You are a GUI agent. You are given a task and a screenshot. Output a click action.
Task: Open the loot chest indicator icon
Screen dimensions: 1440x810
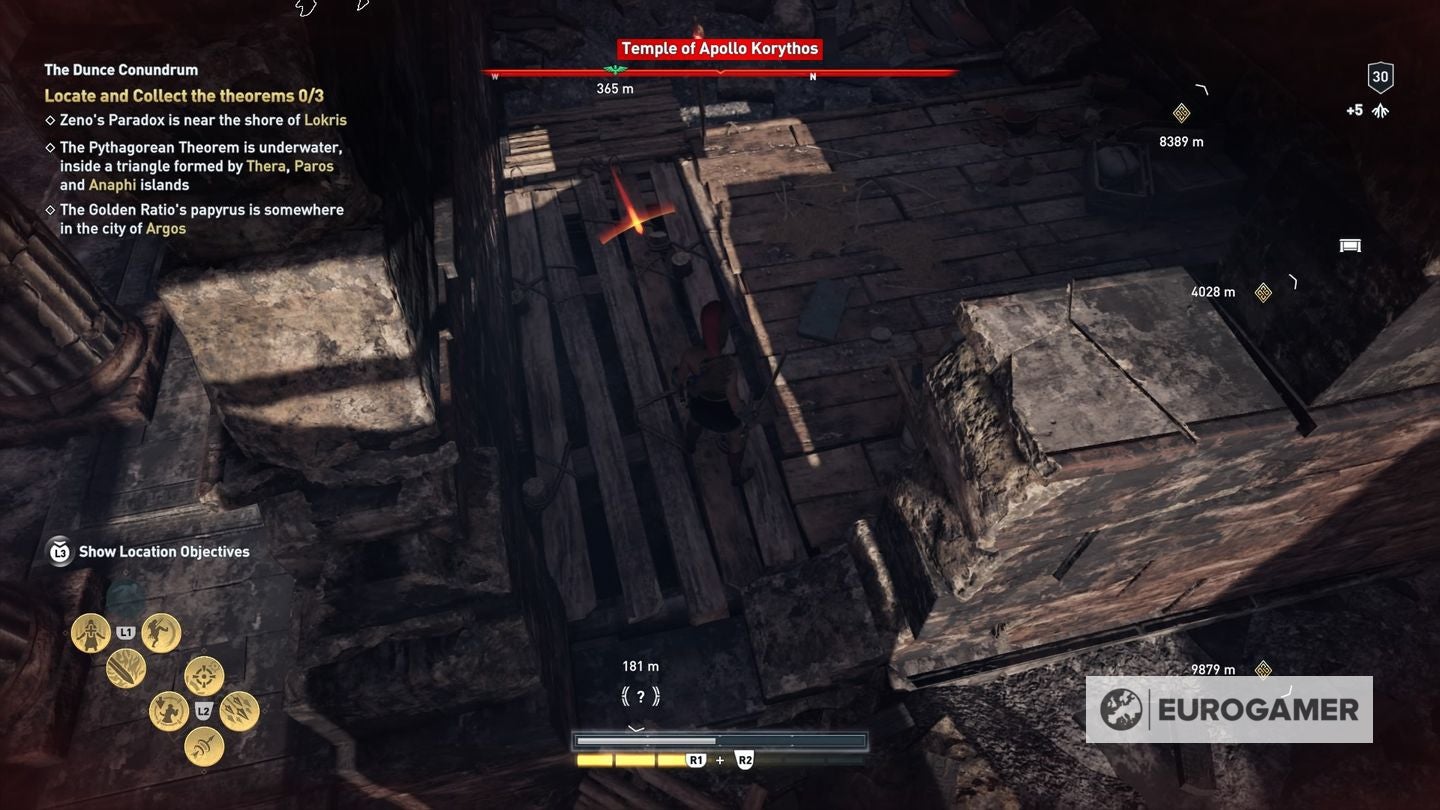pos(1351,245)
